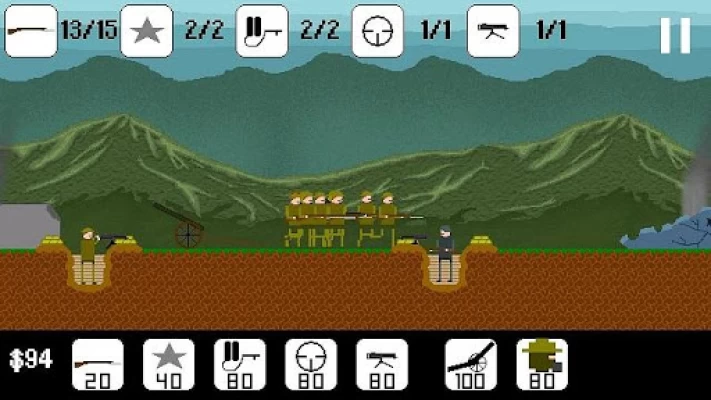The image size is (711, 400).
Task: Buy the machine gun unit for 80
Action: click(x=381, y=364)
